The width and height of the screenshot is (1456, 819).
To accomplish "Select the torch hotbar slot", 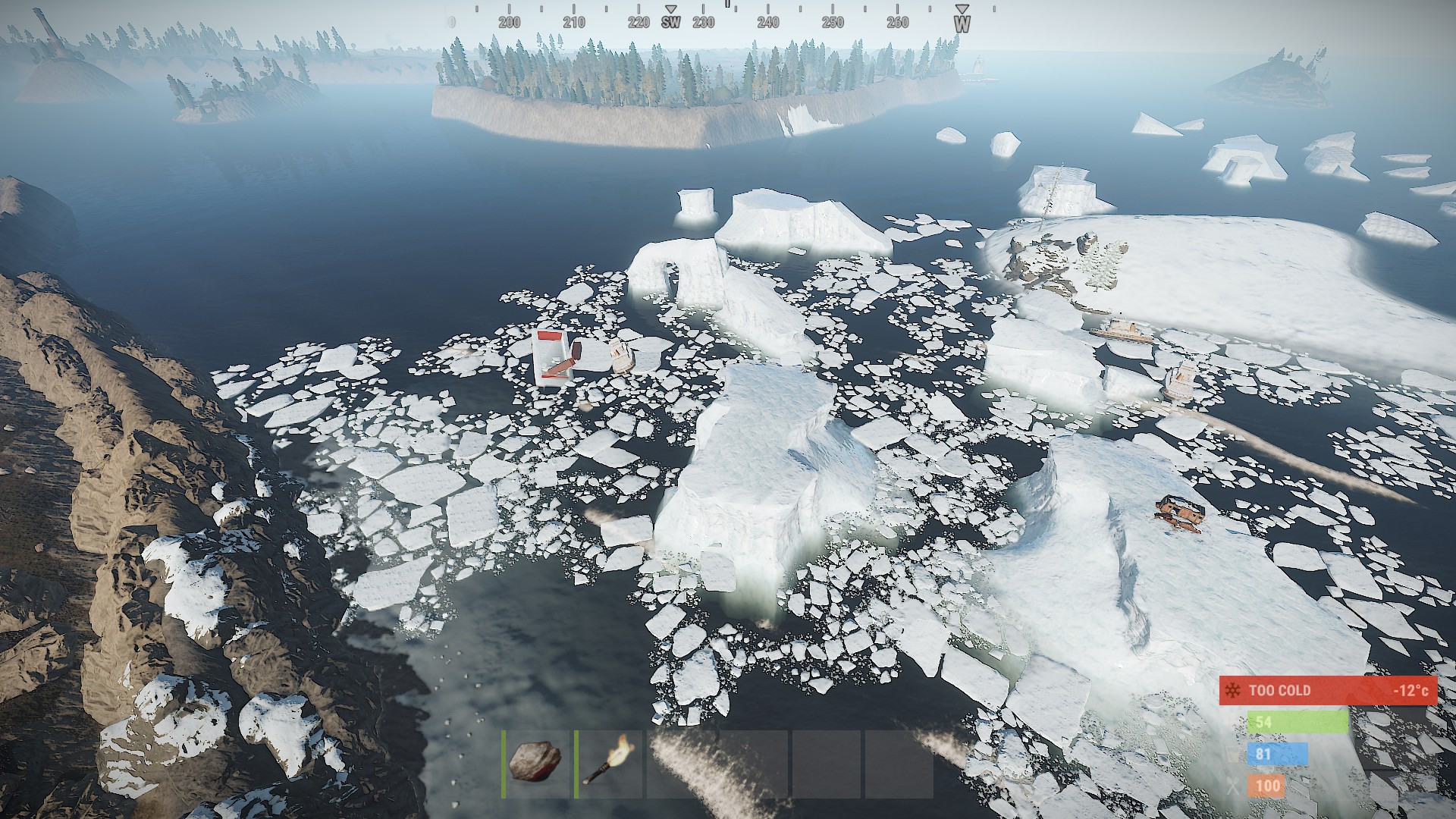I will (x=608, y=761).
